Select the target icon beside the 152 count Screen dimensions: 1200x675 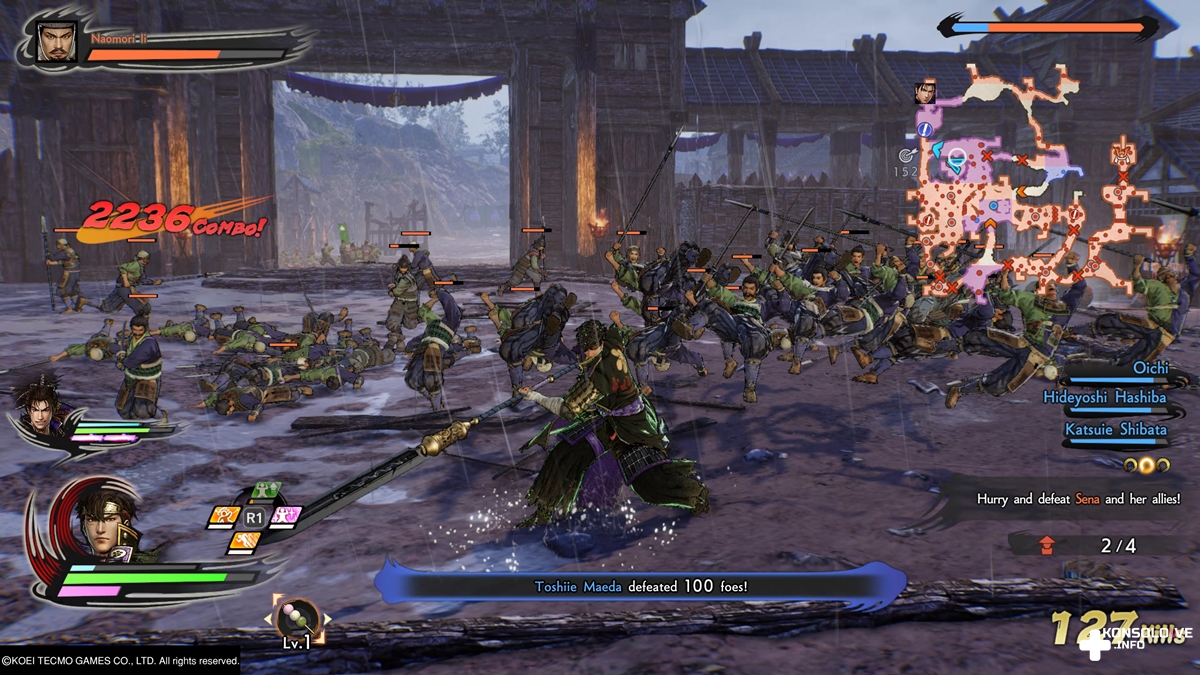coord(906,155)
